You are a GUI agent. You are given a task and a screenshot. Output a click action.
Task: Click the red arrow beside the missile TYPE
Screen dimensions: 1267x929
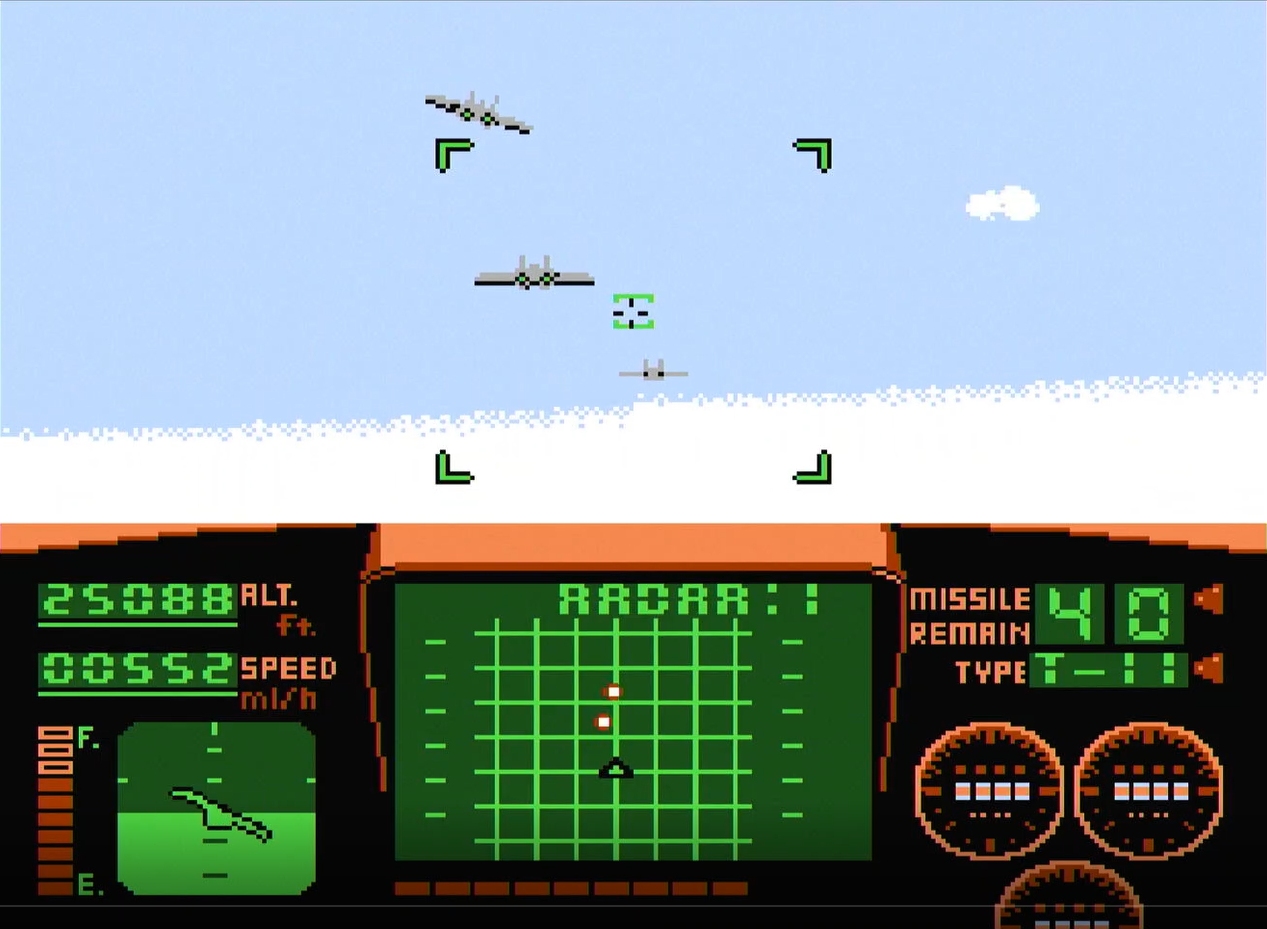1209,668
